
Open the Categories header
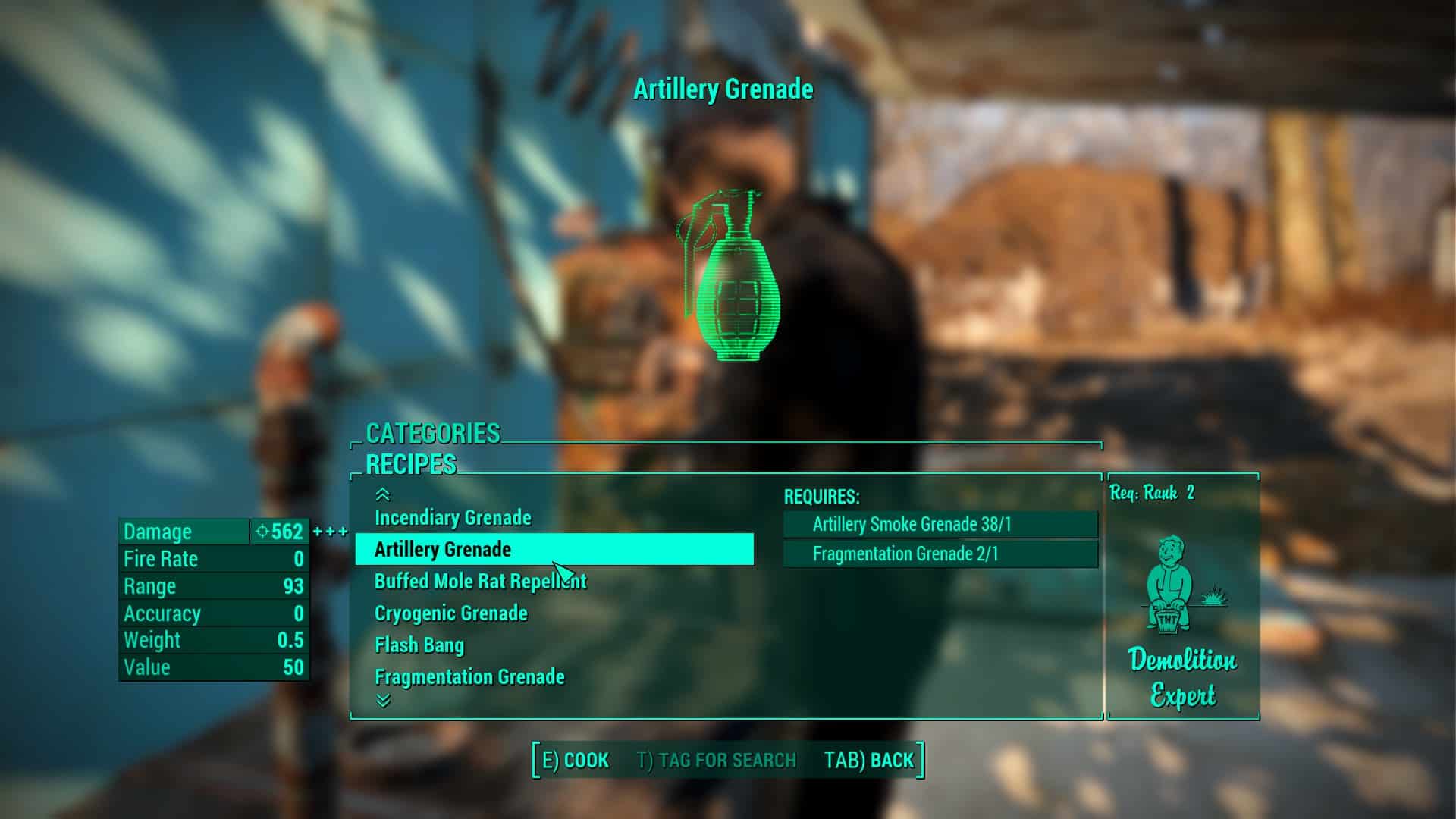[x=433, y=434]
